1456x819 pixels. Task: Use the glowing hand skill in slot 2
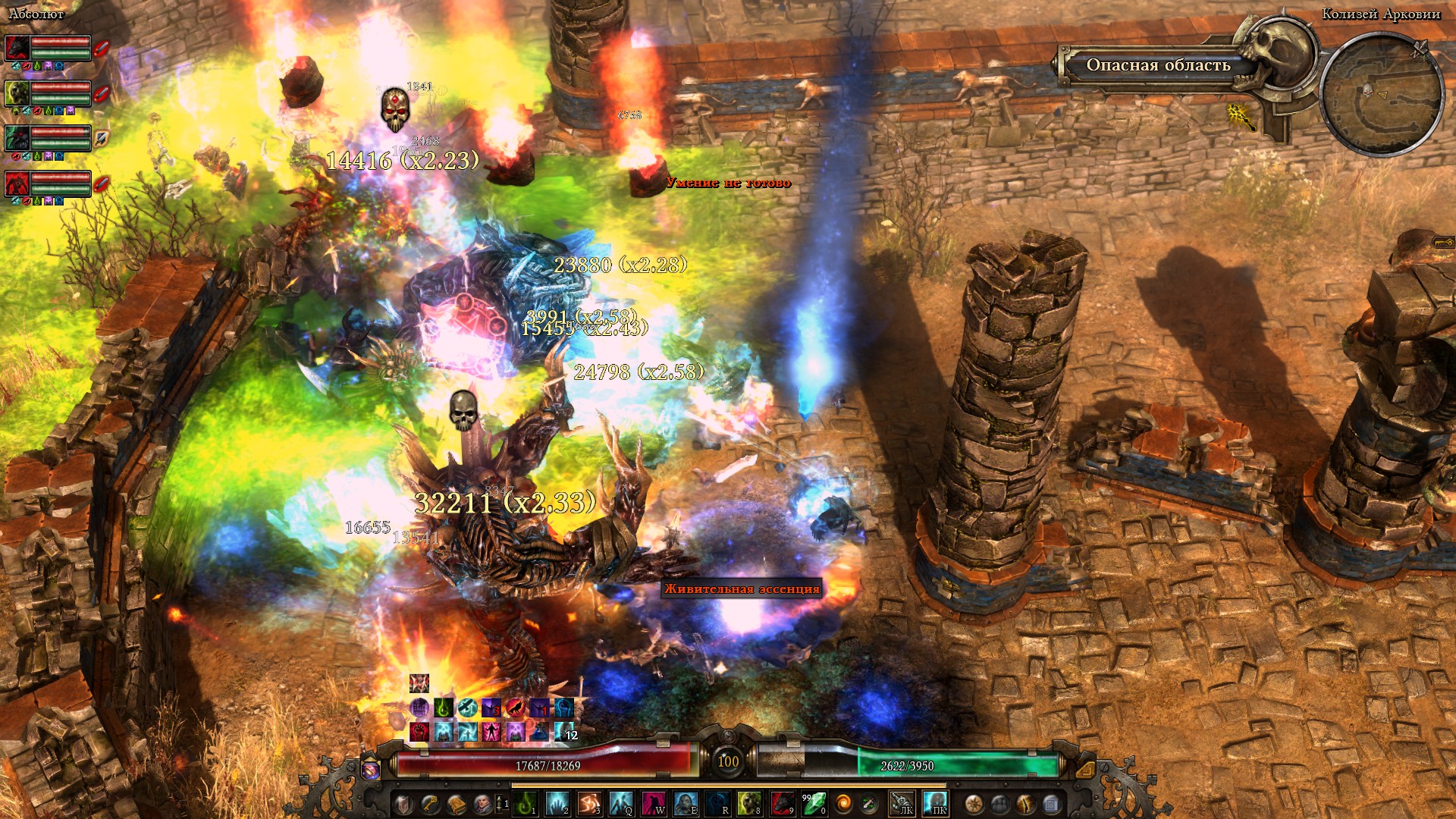pyautogui.click(x=557, y=803)
